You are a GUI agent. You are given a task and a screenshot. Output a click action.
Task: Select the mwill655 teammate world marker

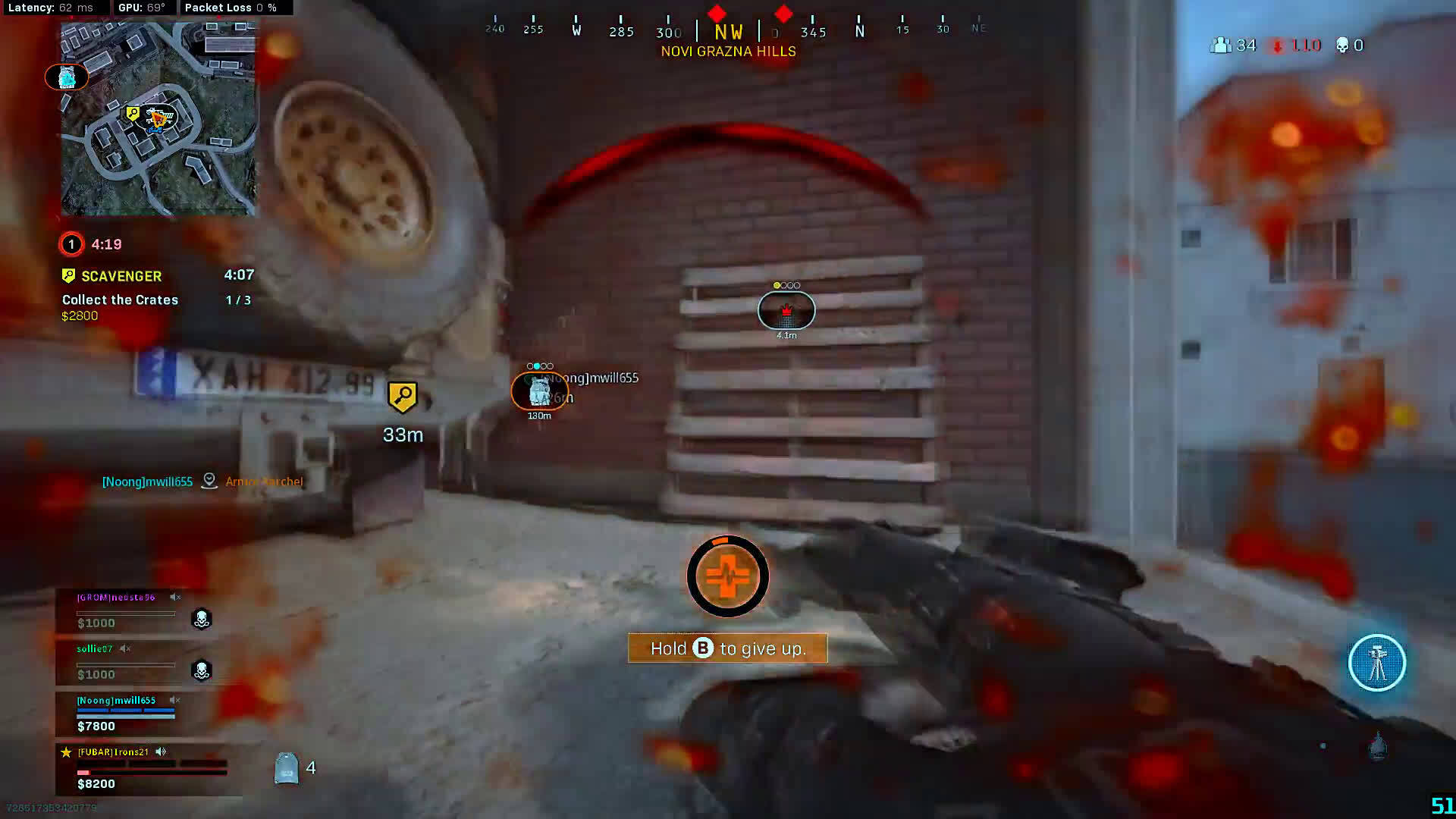coord(539,391)
